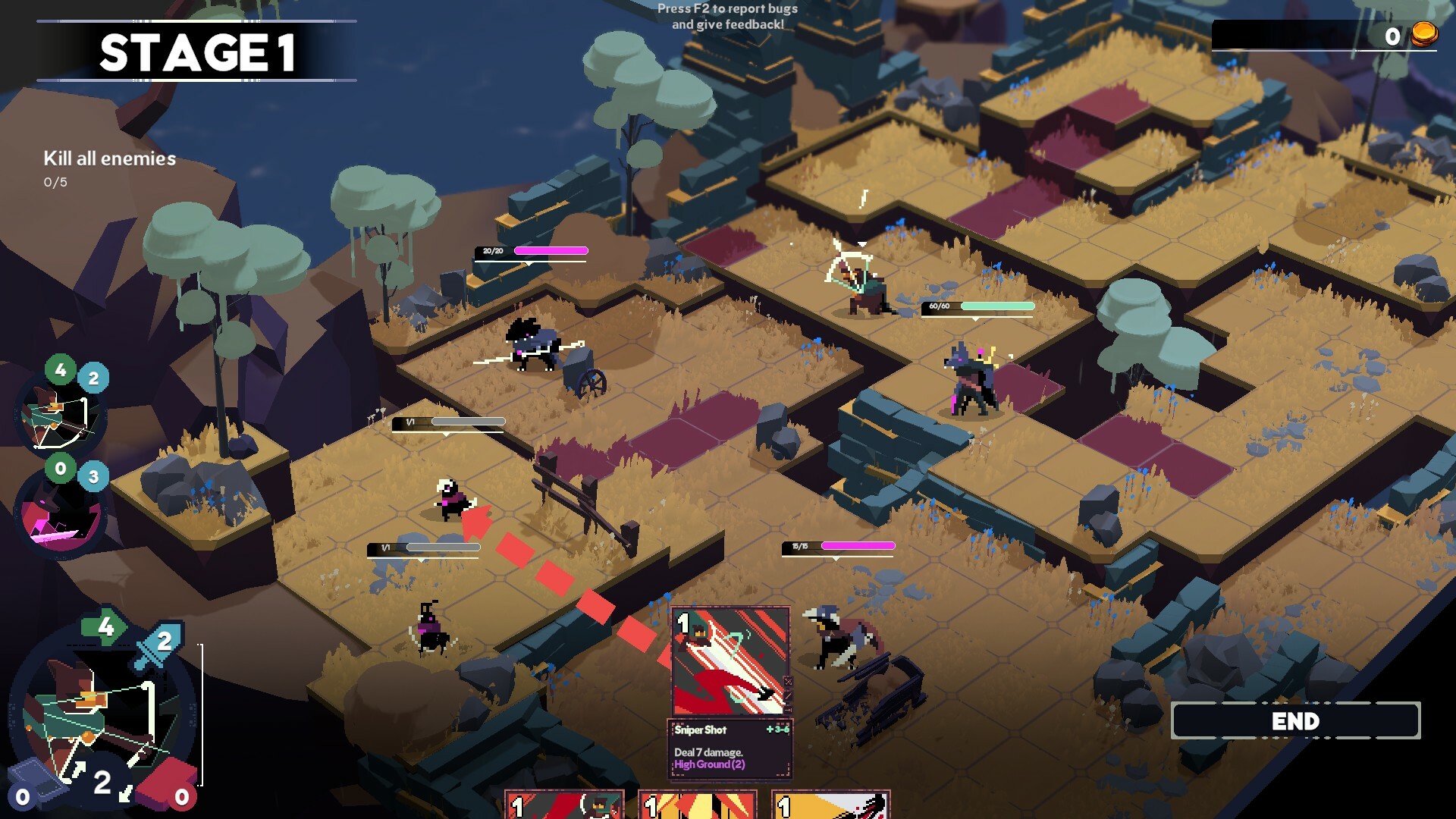Viewport: 1456px width, 819px height.
Task: Click the large archer portrait at bottom left
Action: 99,705
